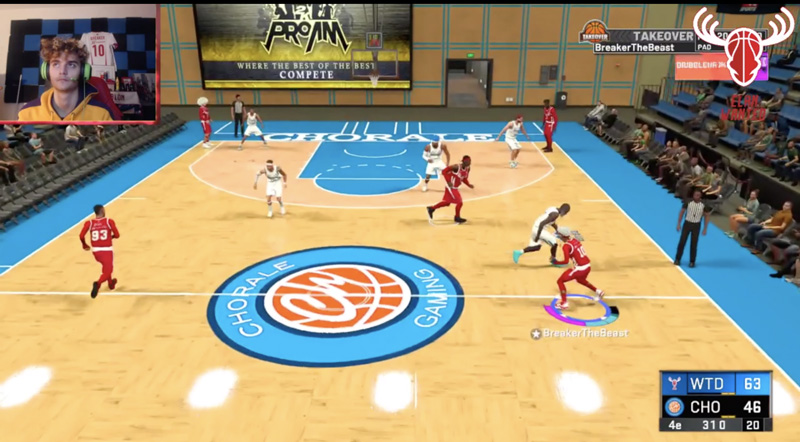Click the streamer's webcam overlay
This screenshot has width=800, height=442.
click(x=79, y=63)
